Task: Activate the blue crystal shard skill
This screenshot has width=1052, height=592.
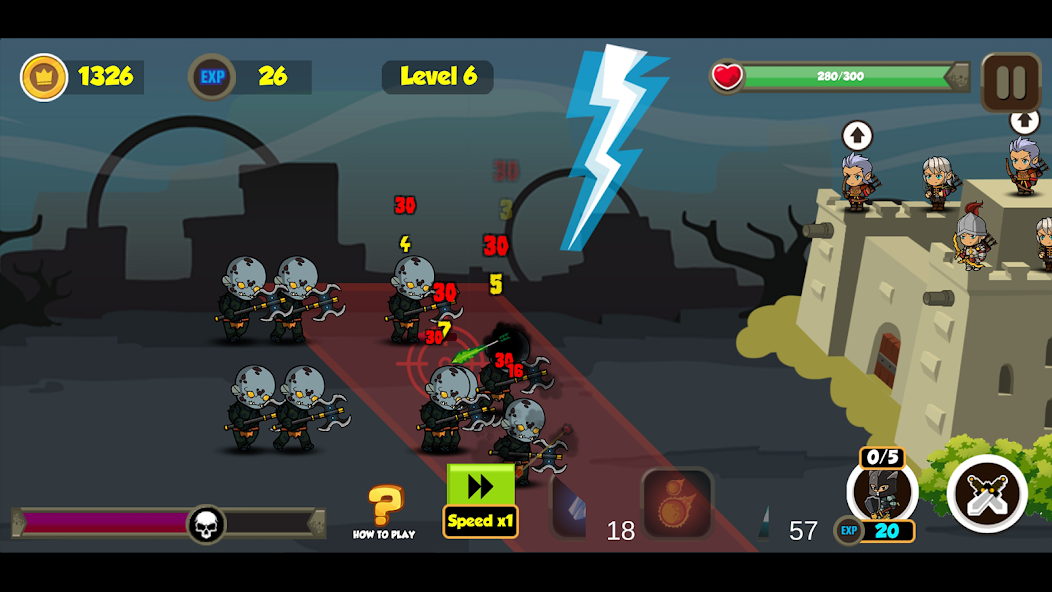Action: (x=570, y=505)
